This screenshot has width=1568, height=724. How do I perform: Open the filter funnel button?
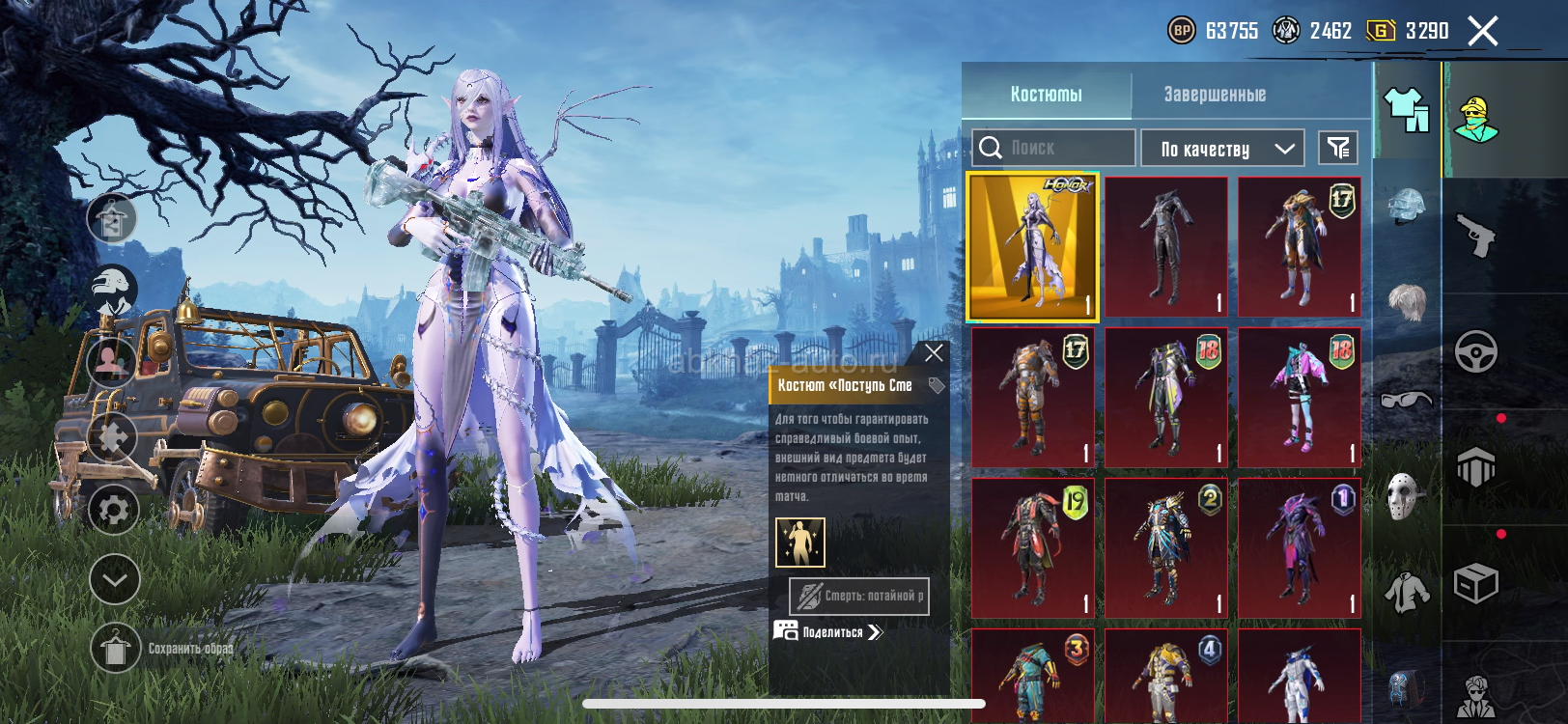point(1338,148)
